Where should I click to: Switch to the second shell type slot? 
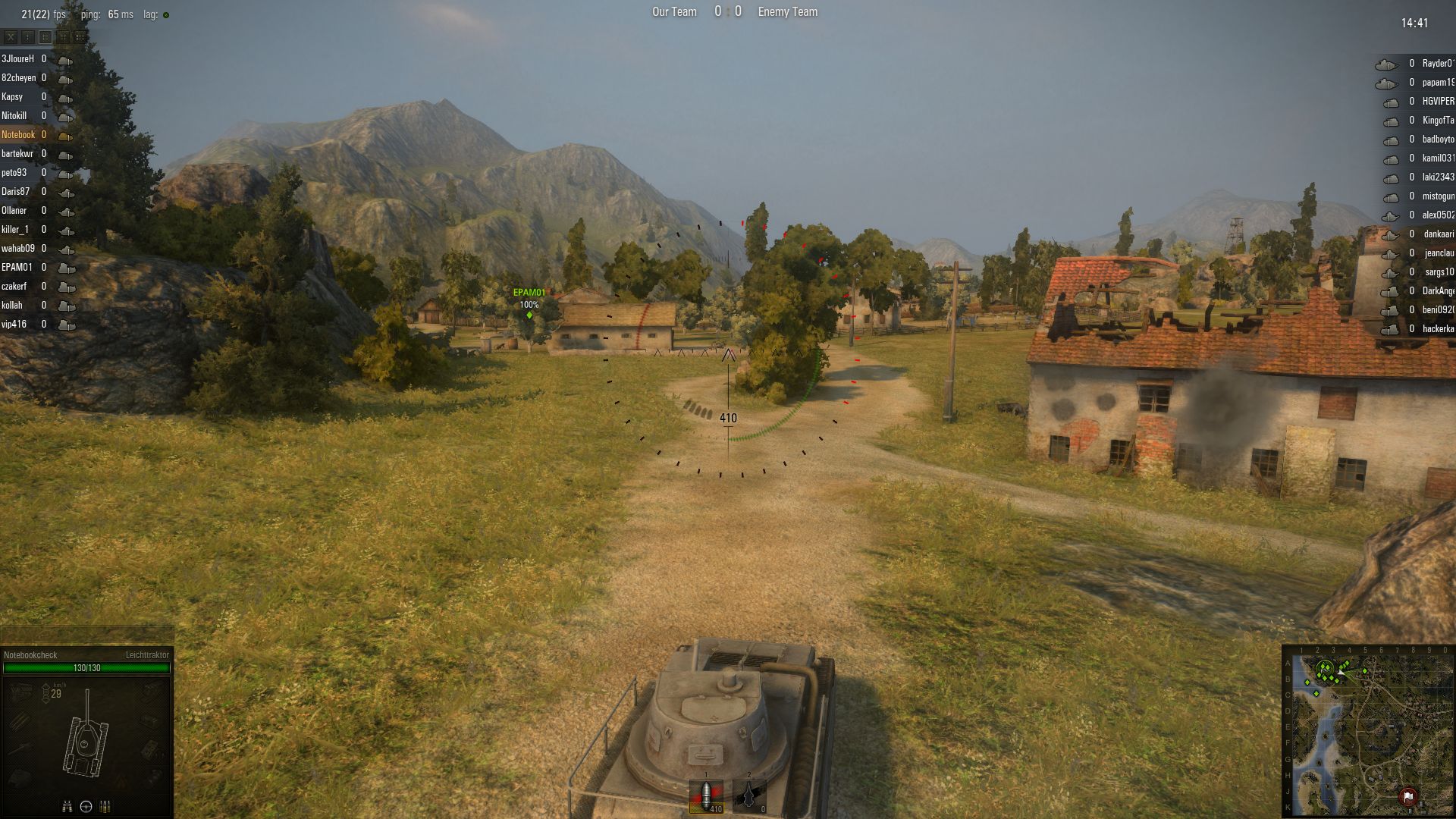click(749, 796)
